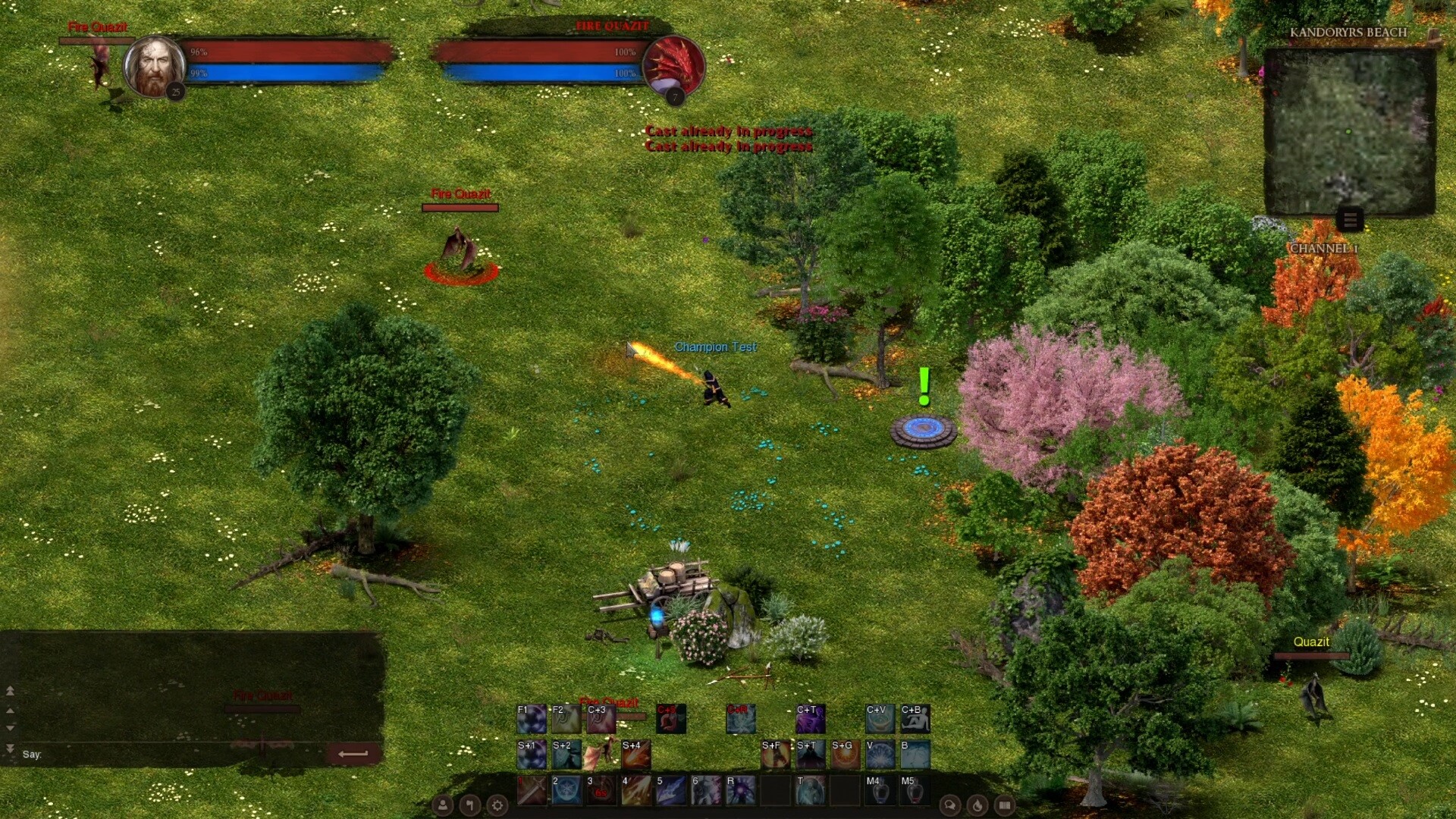This screenshot has height=819, width=1456.
Task: Open the settings gear icon
Action: click(x=497, y=805)
